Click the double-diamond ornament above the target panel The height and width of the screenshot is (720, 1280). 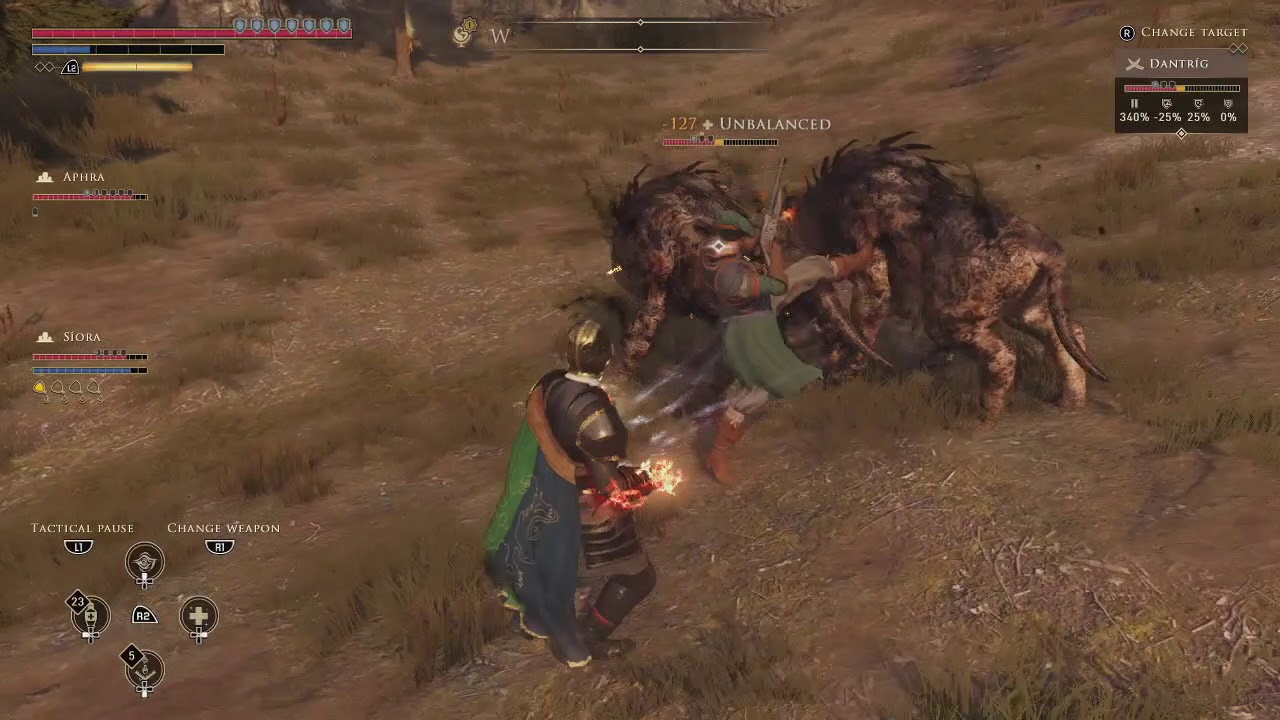pyautogui.click(x=1239, y=46)
